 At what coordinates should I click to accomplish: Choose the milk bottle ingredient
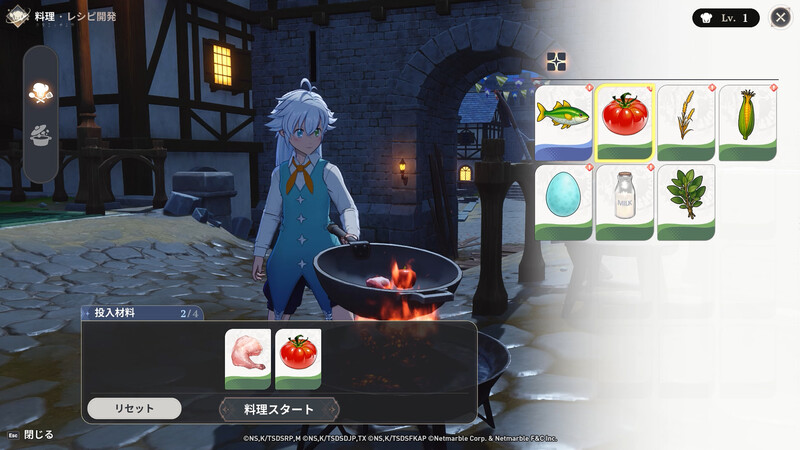click(625, 201)
